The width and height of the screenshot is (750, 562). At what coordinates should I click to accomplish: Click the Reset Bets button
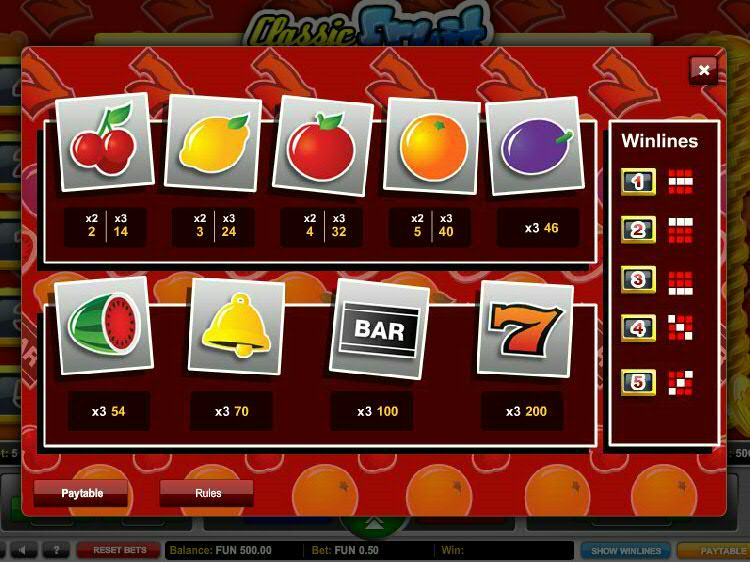coord(119,551)
